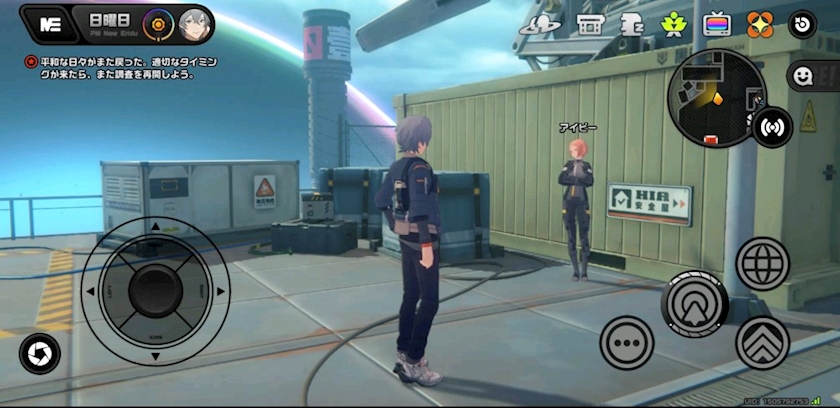
Task: Open the smiley face chat bubble
Action: (x=802, y=75)
